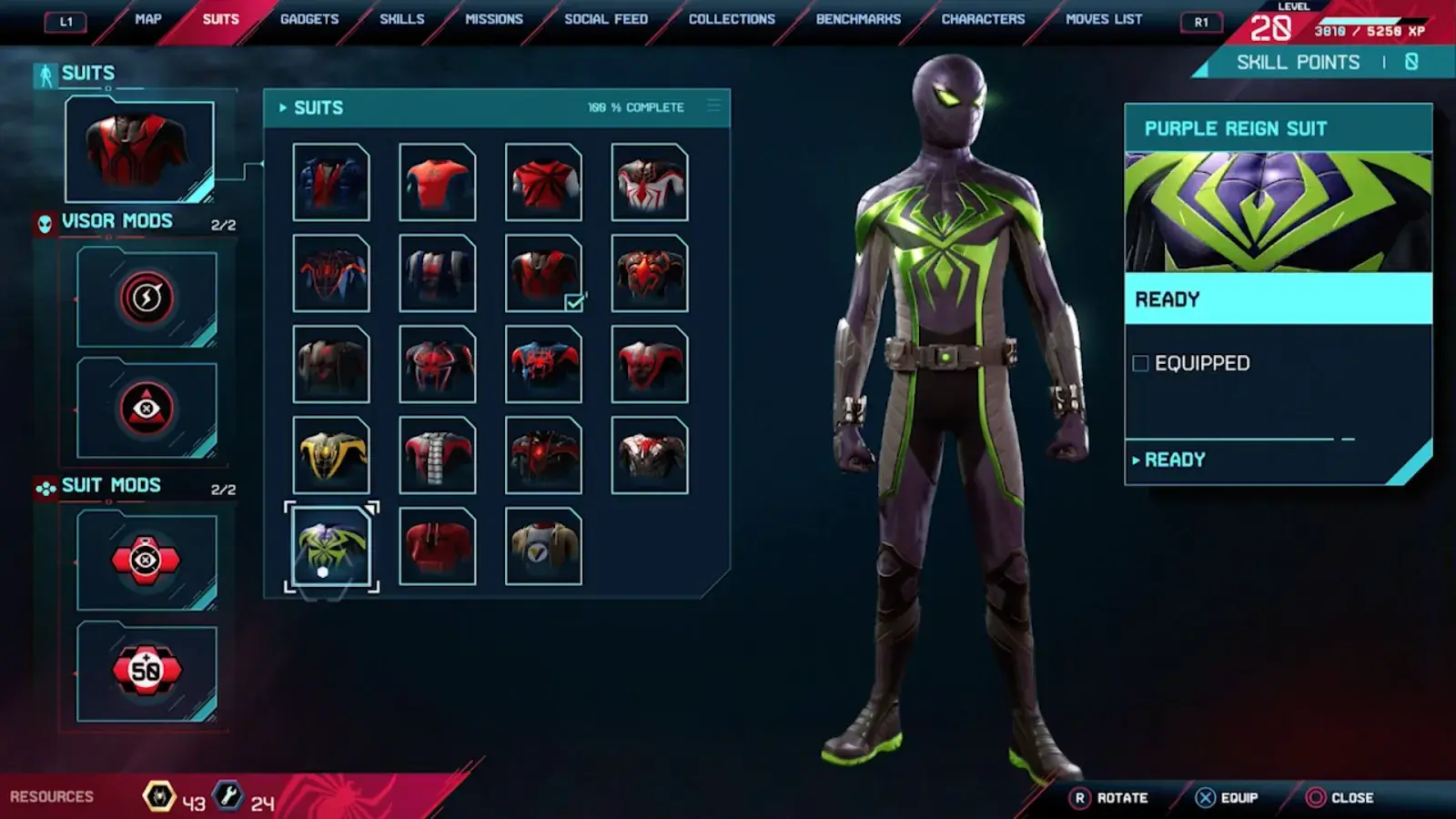Toggle the Equipped checkbox
This screenshot has width=1456, height=819.
click(1140, 364)
